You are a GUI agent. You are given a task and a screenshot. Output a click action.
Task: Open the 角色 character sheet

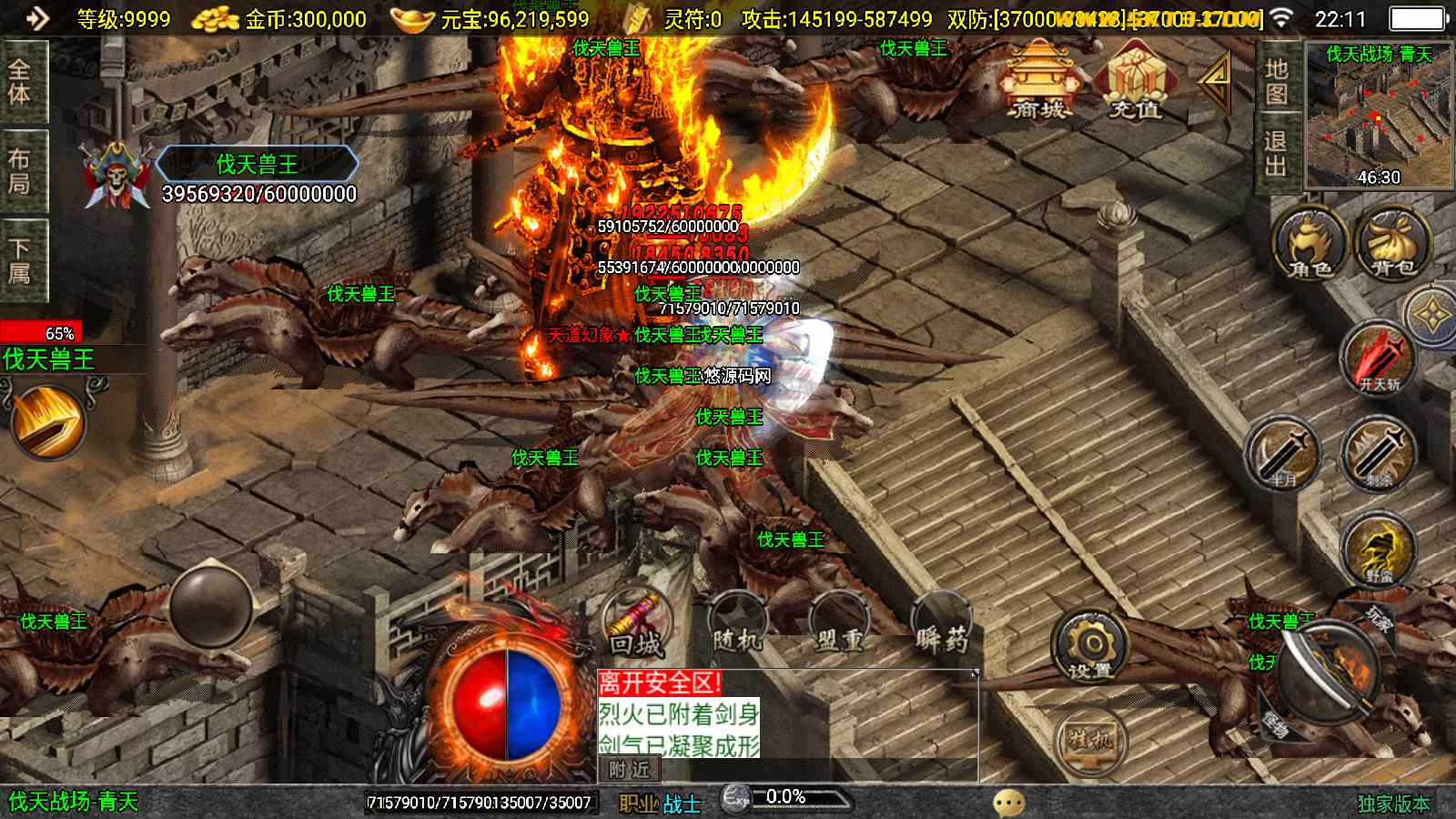pyautogui.click(x=1309, y=244)
